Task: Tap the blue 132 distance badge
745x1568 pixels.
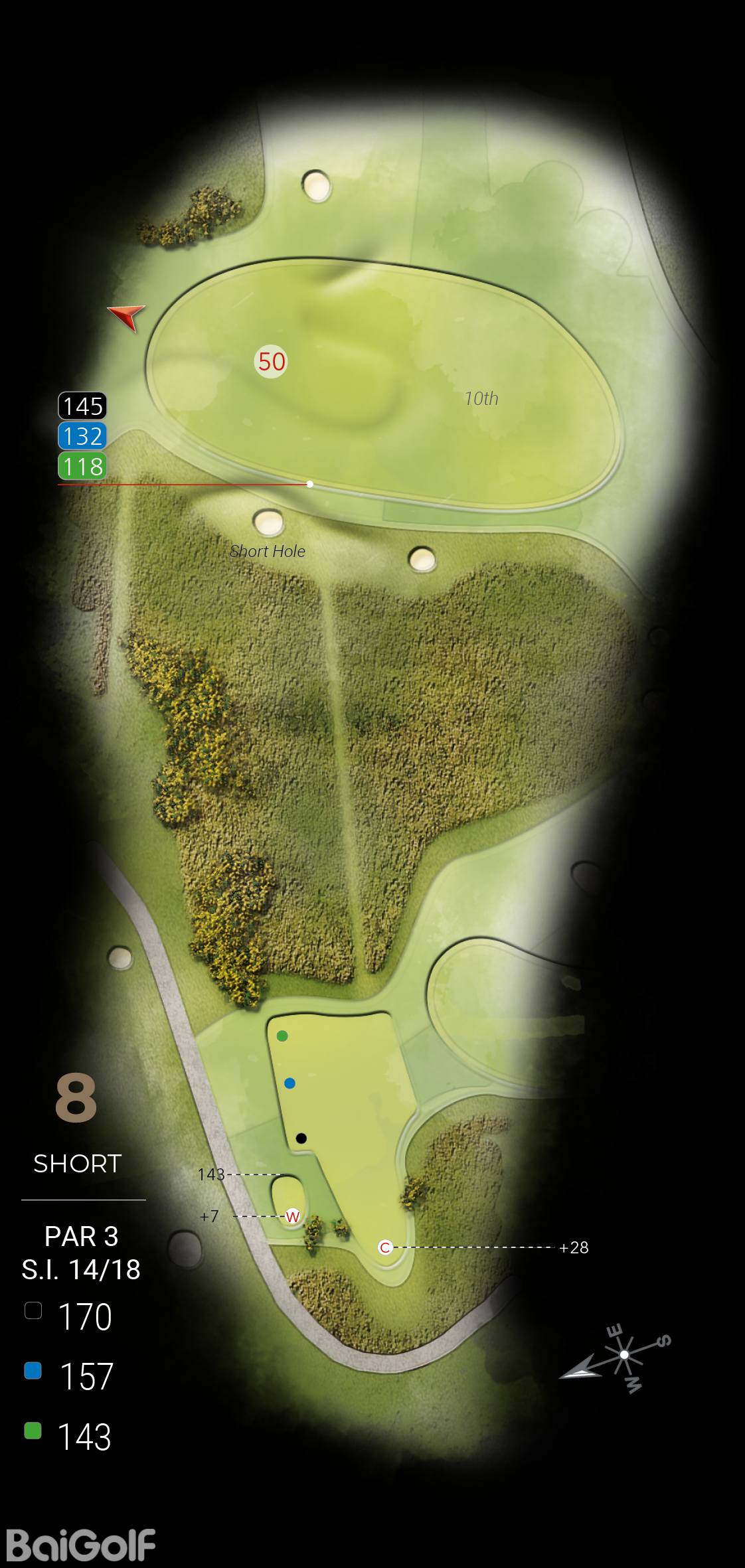Action: 83,436
